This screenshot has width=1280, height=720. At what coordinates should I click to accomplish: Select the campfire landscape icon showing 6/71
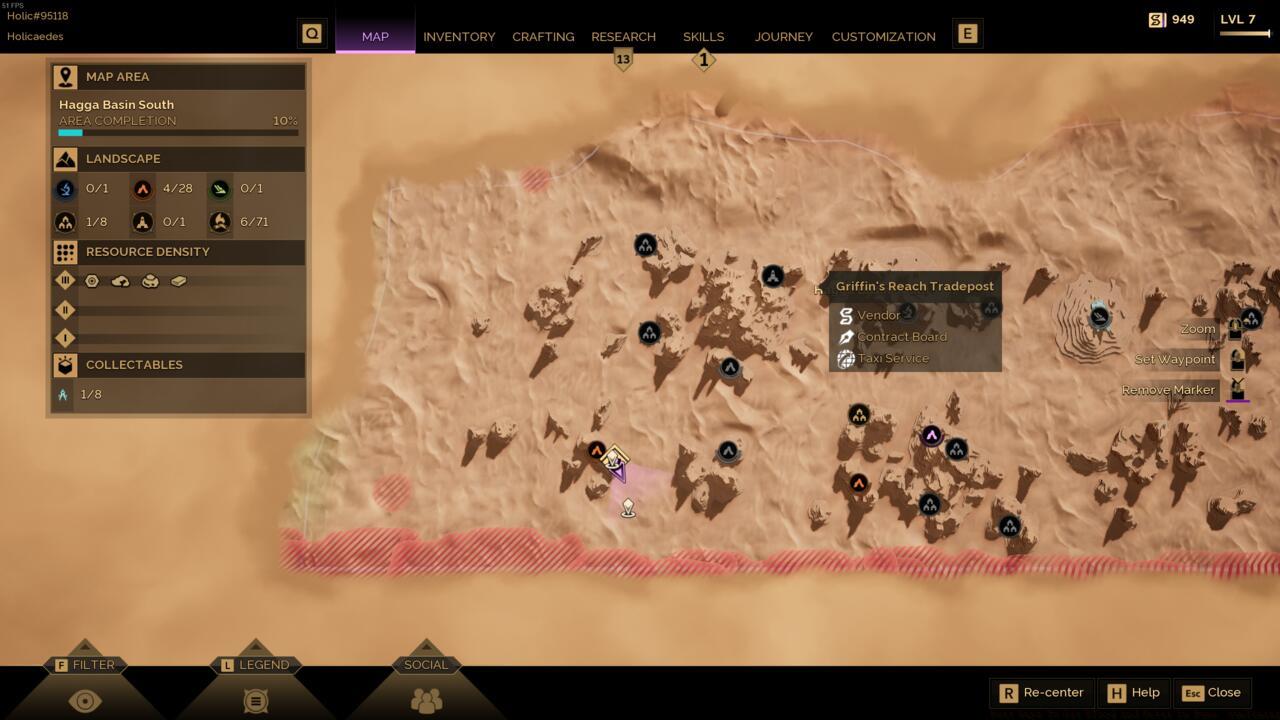(218, 221)
